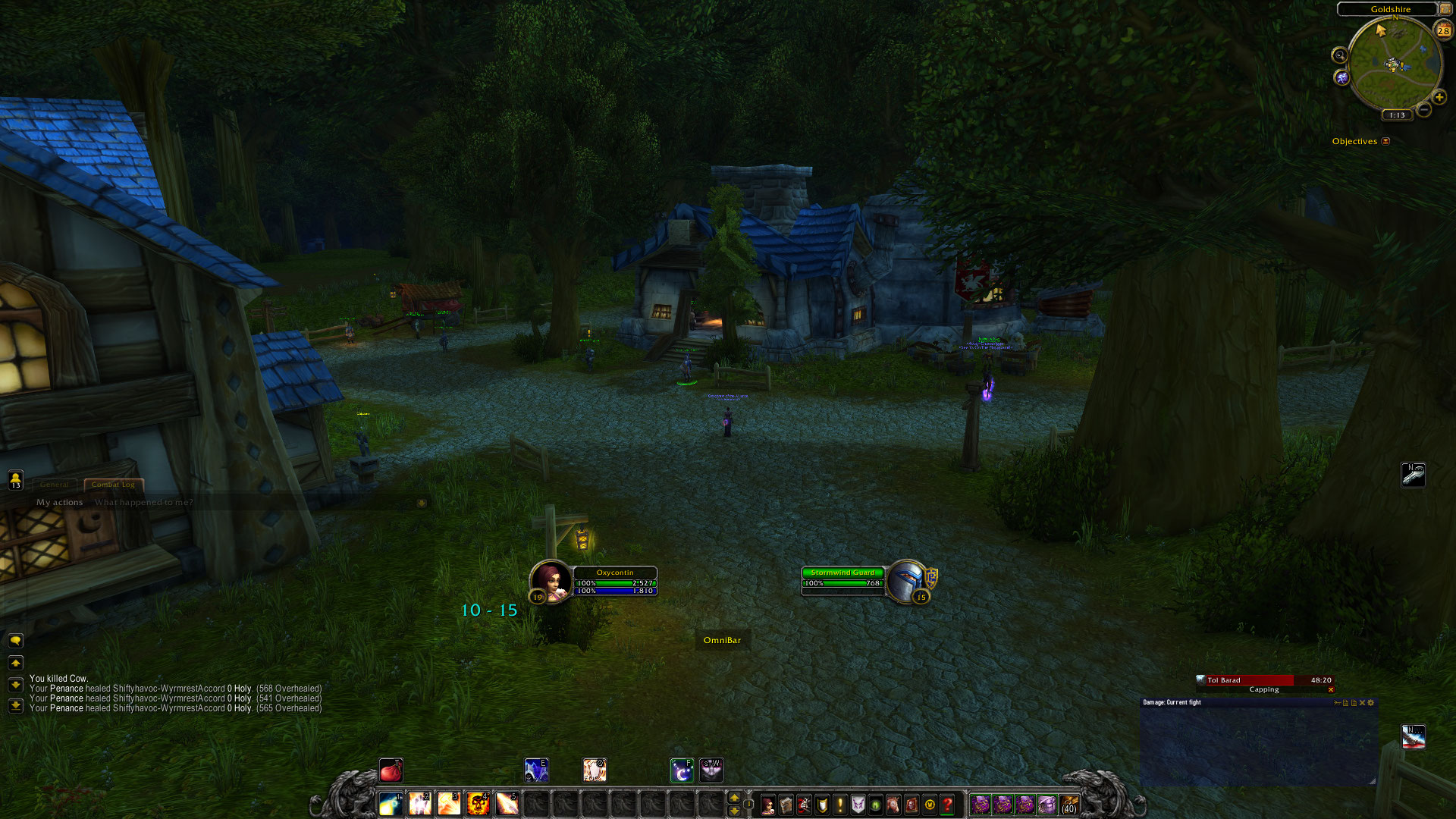
Task: Open the backpack showing 40 free slots
Action: [x=1069, y=804]
